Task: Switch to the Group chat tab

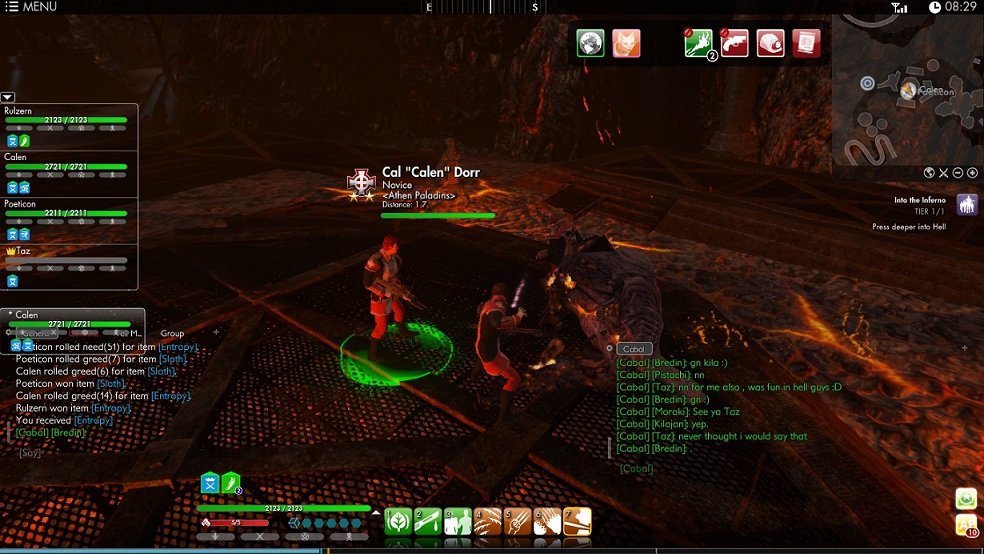Action: click(172, 333)
